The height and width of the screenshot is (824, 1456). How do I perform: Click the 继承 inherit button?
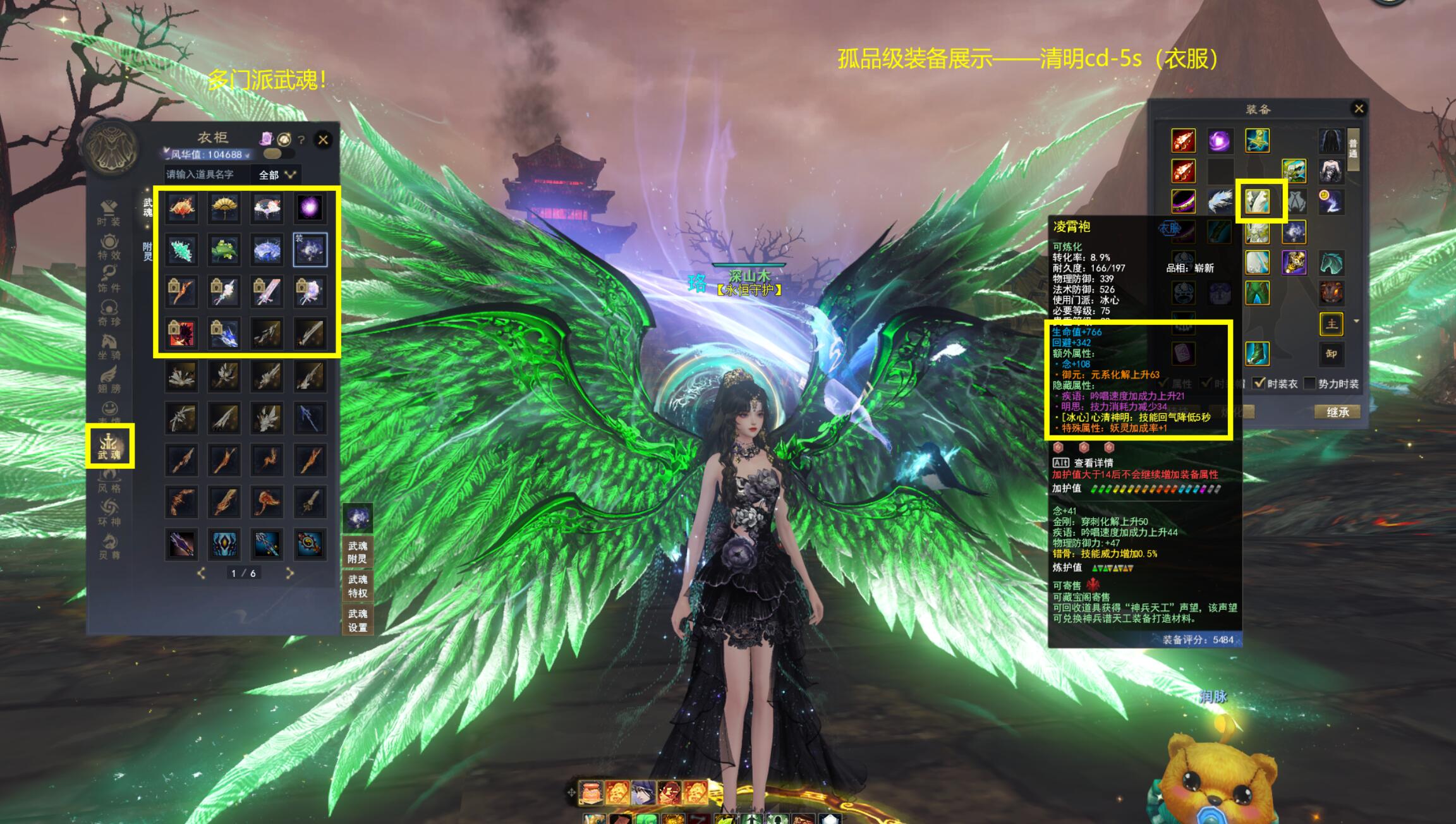tap(1337, 412)
